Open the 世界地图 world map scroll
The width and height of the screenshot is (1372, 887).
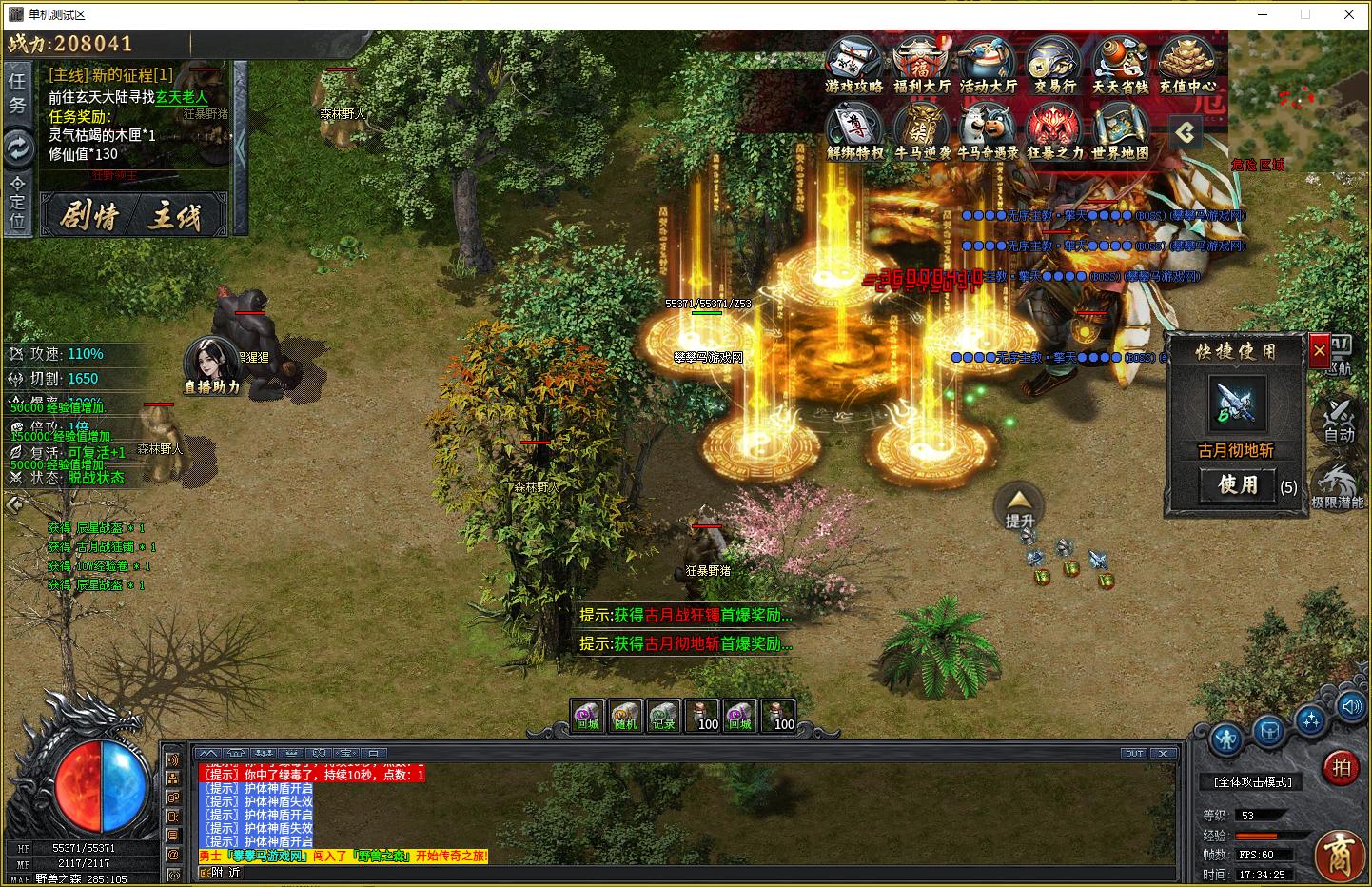(1120, 129)
